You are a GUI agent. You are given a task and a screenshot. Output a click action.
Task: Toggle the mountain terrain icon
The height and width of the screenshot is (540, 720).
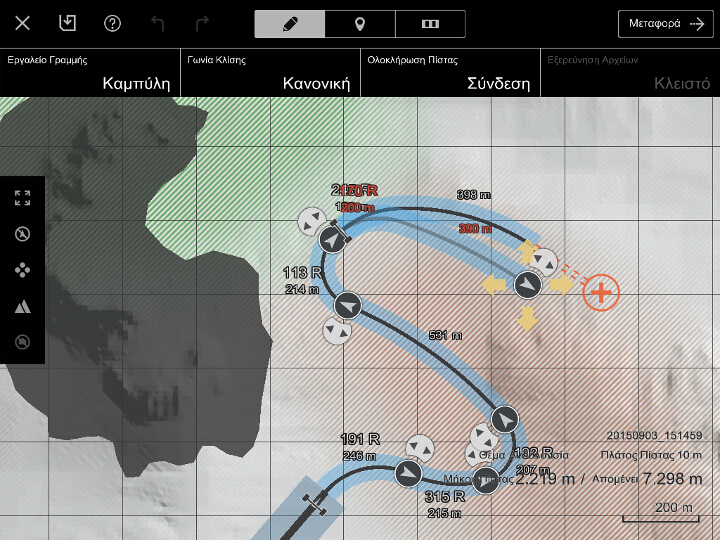click(x=22, y=306)
